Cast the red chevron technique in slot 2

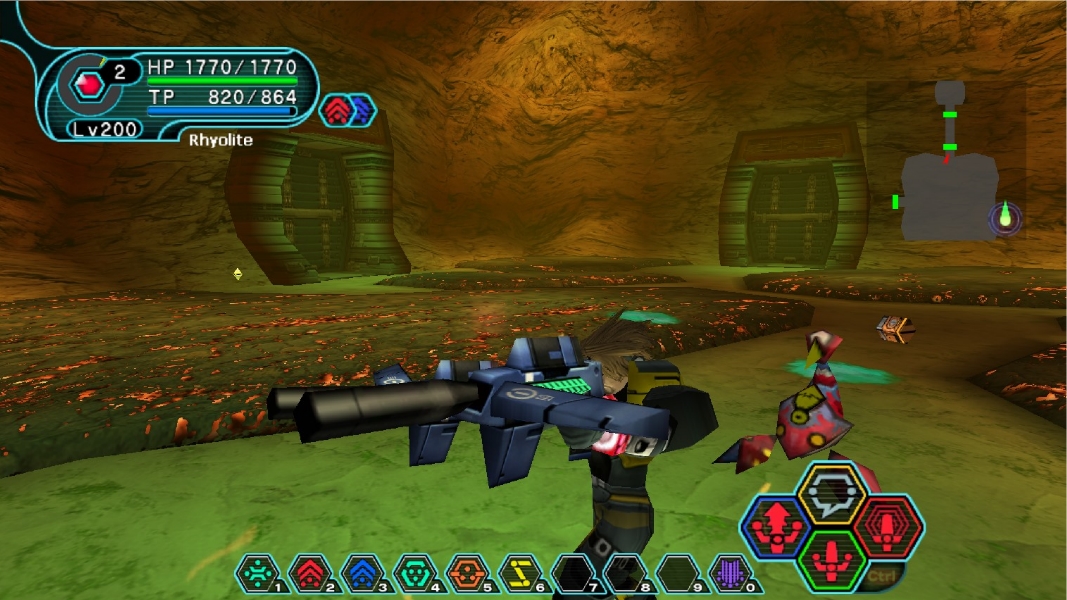click(x=309, y=574)
